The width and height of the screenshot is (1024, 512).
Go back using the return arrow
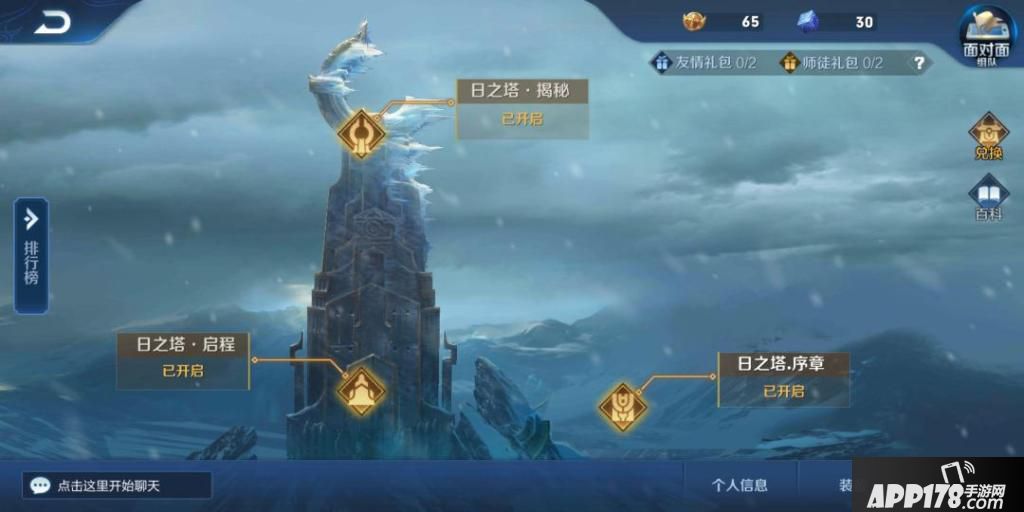click(52, 22)
